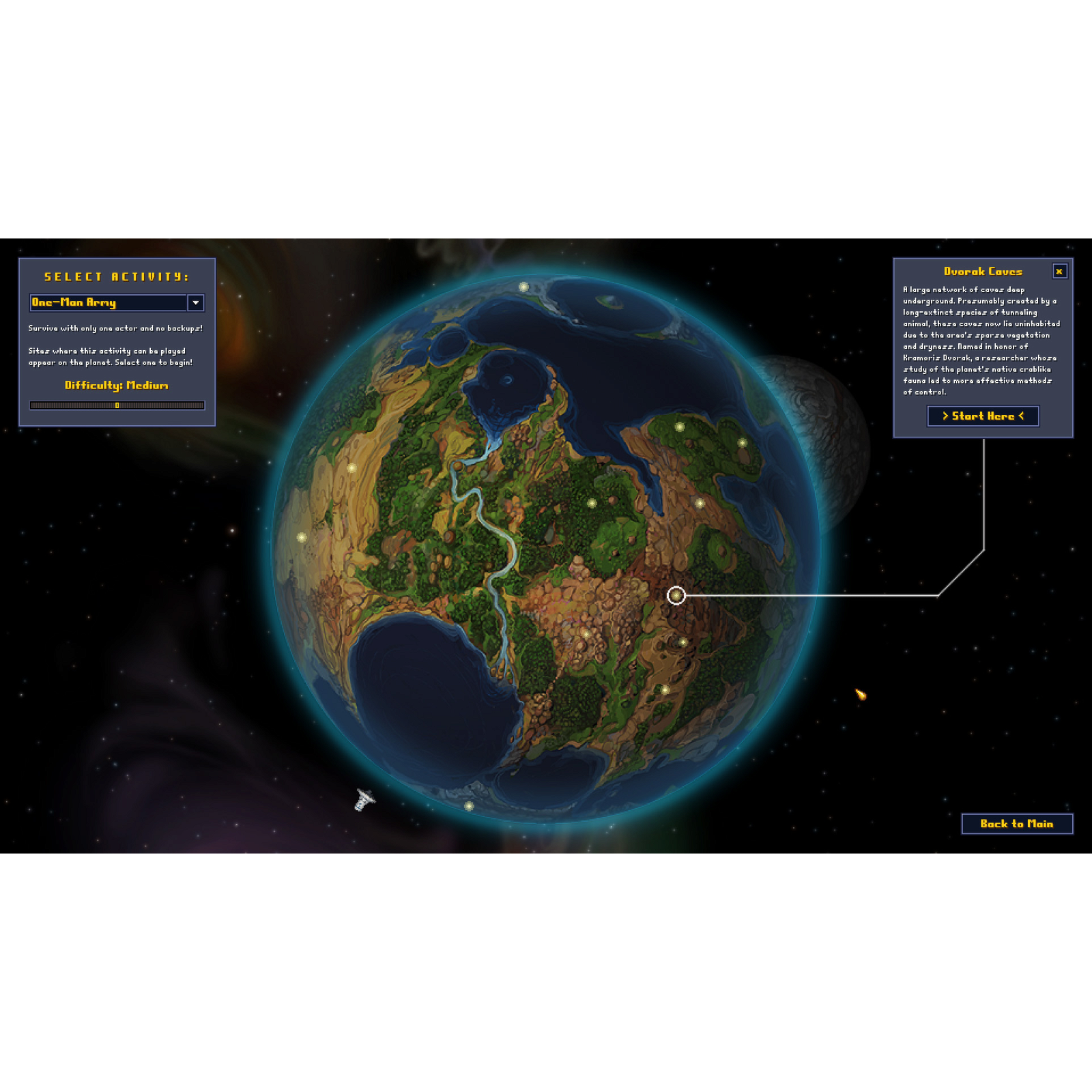Click the One-Man Army activity text field
The height and width of the screenshot is (1092, 1092).
pos(102,302)
